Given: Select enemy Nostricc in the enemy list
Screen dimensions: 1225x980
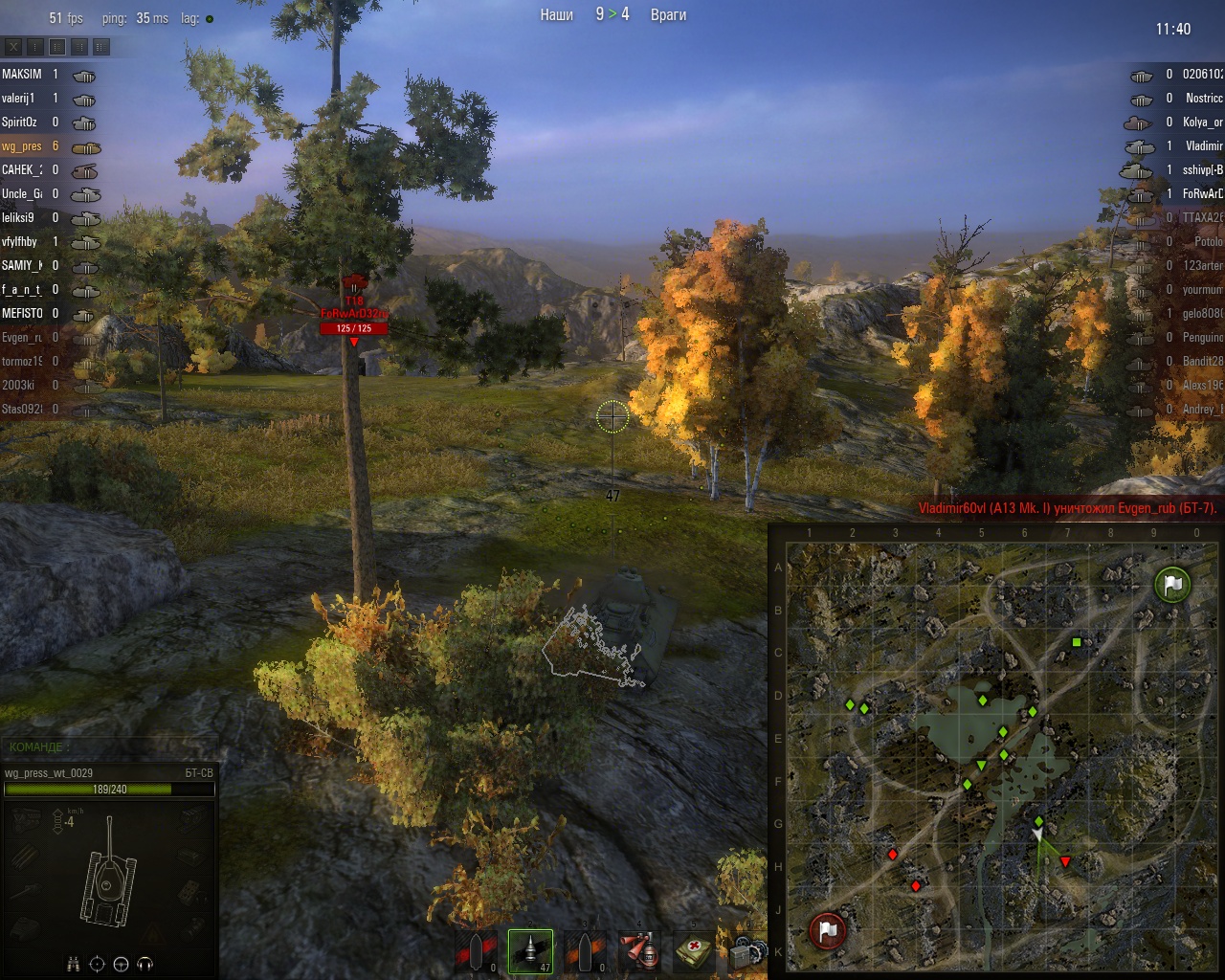Looking at the screenshot, I should pyautogui.click(x=1203, y=98).
